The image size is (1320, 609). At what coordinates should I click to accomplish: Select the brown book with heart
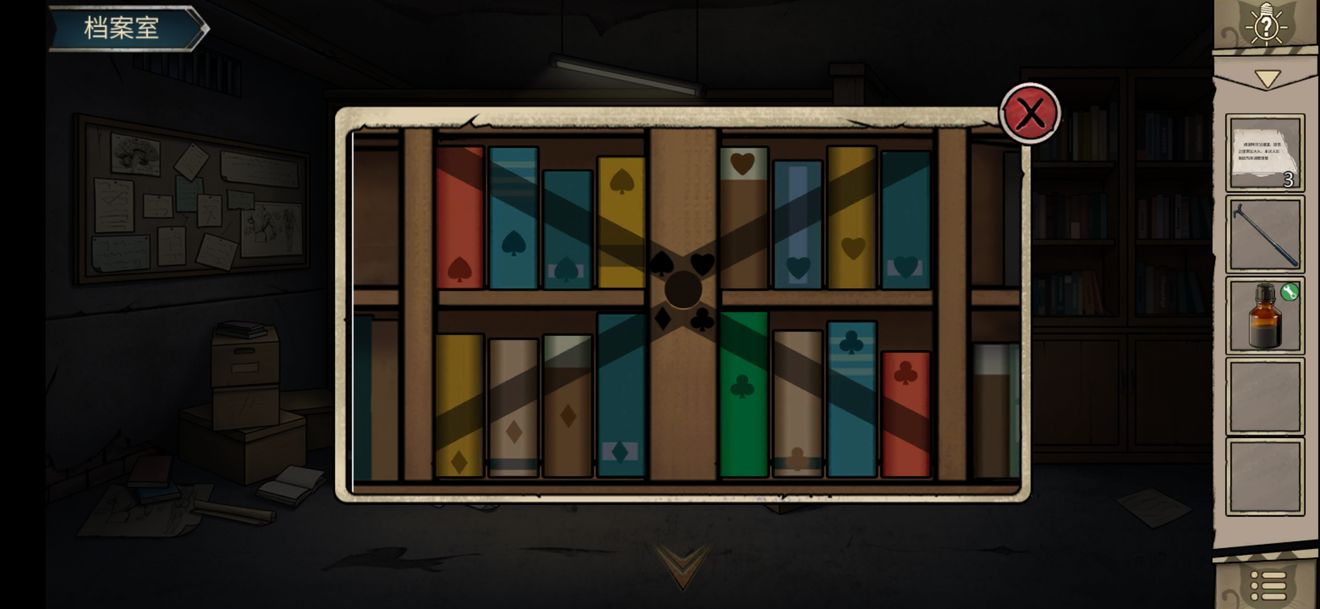pyautogui.click(x=743, y=218)
